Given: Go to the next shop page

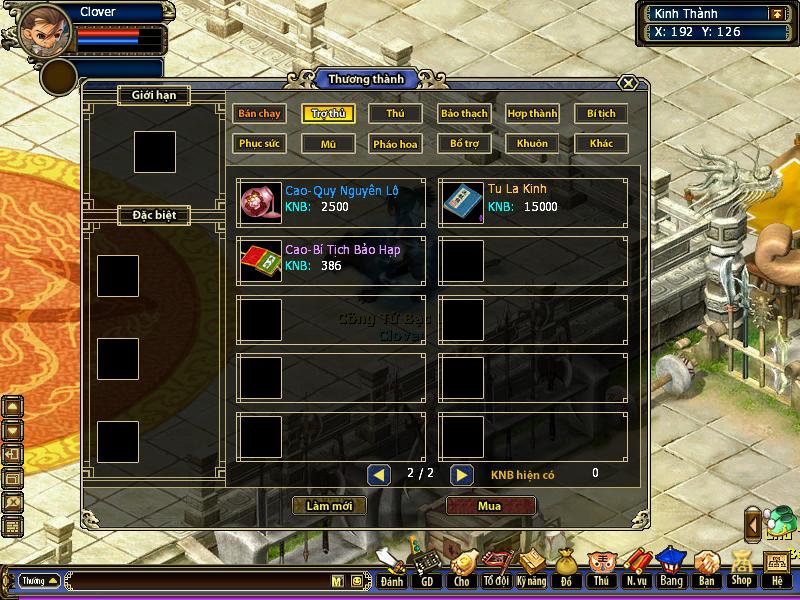Looking at the screenshot, I should pos(461,475).
